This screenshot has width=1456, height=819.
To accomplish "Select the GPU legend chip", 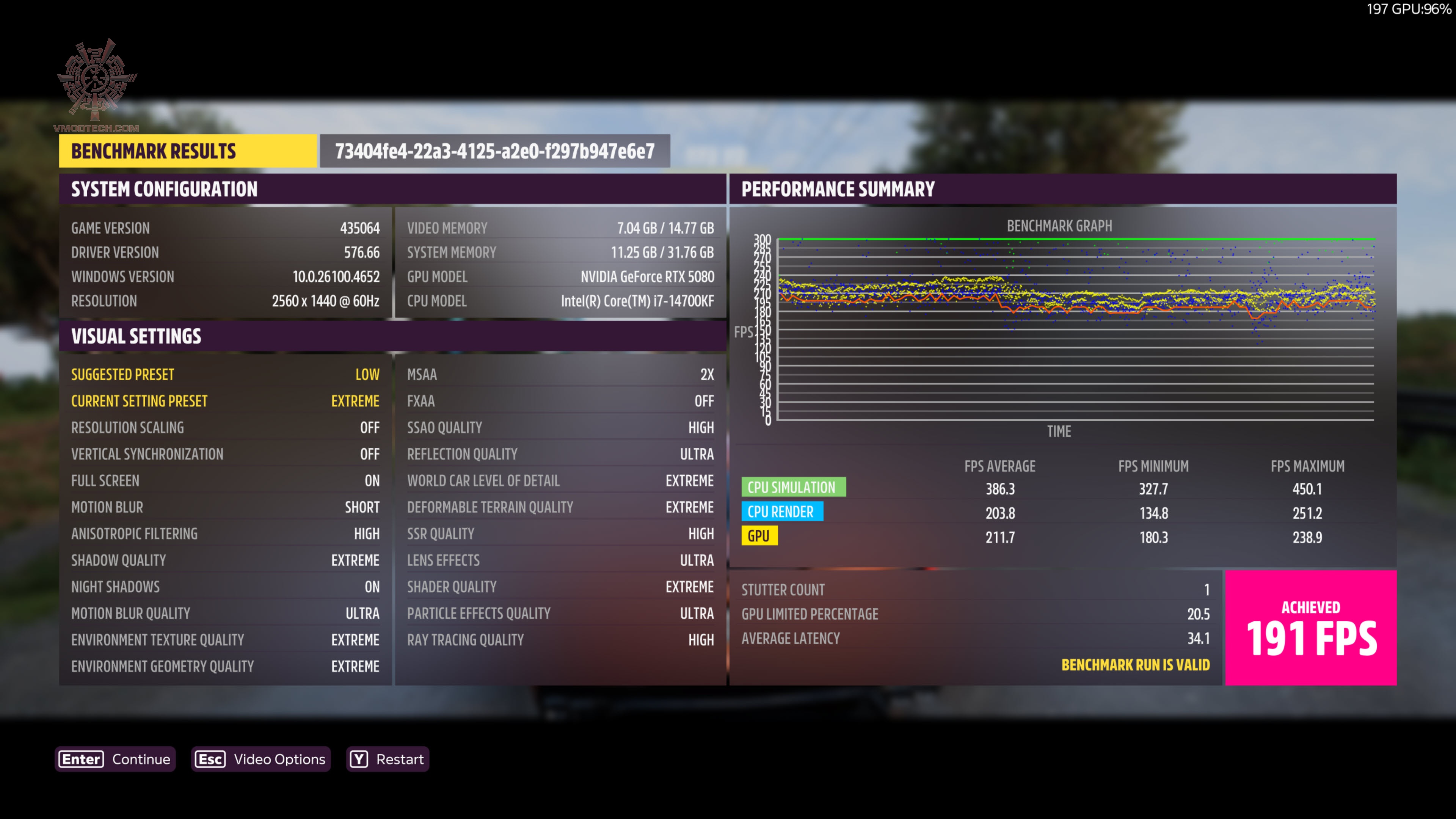I will [x=759, y=535].
